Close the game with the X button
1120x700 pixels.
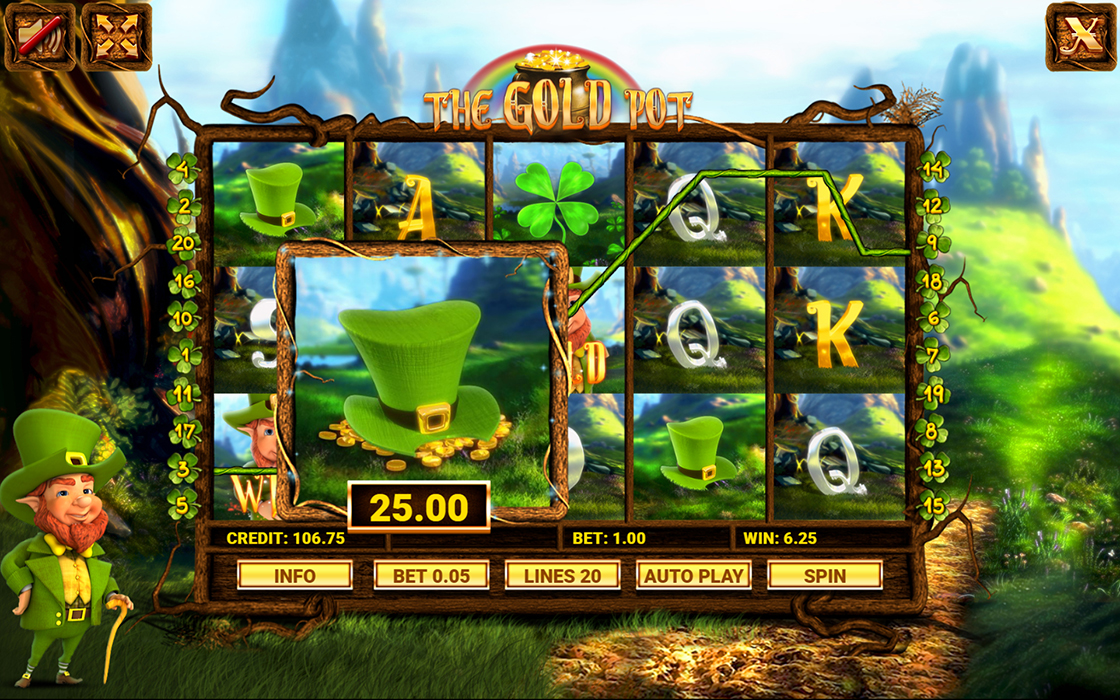(x=1081, y=35)
